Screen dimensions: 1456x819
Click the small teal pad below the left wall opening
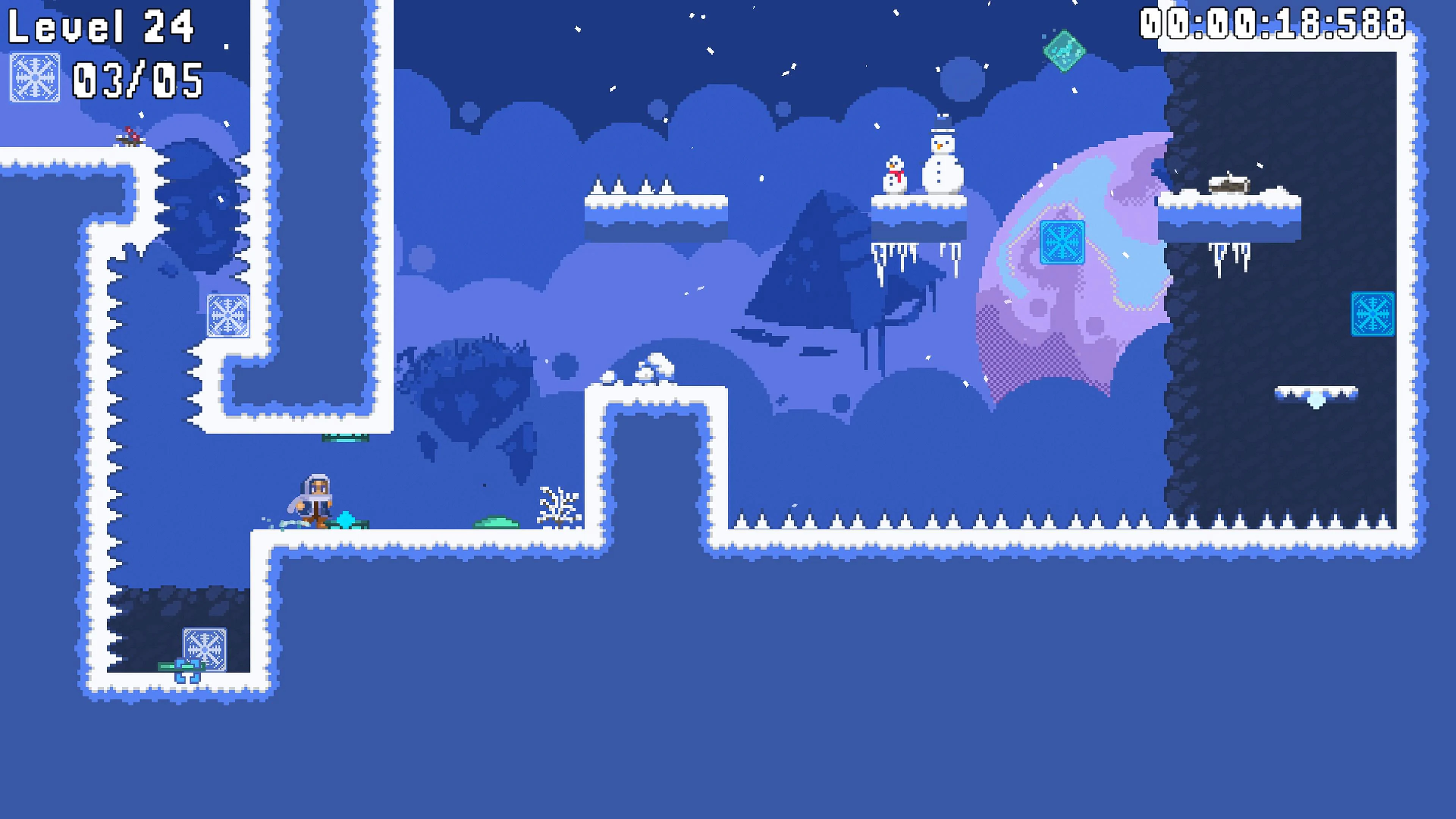[x=345, y=439]
